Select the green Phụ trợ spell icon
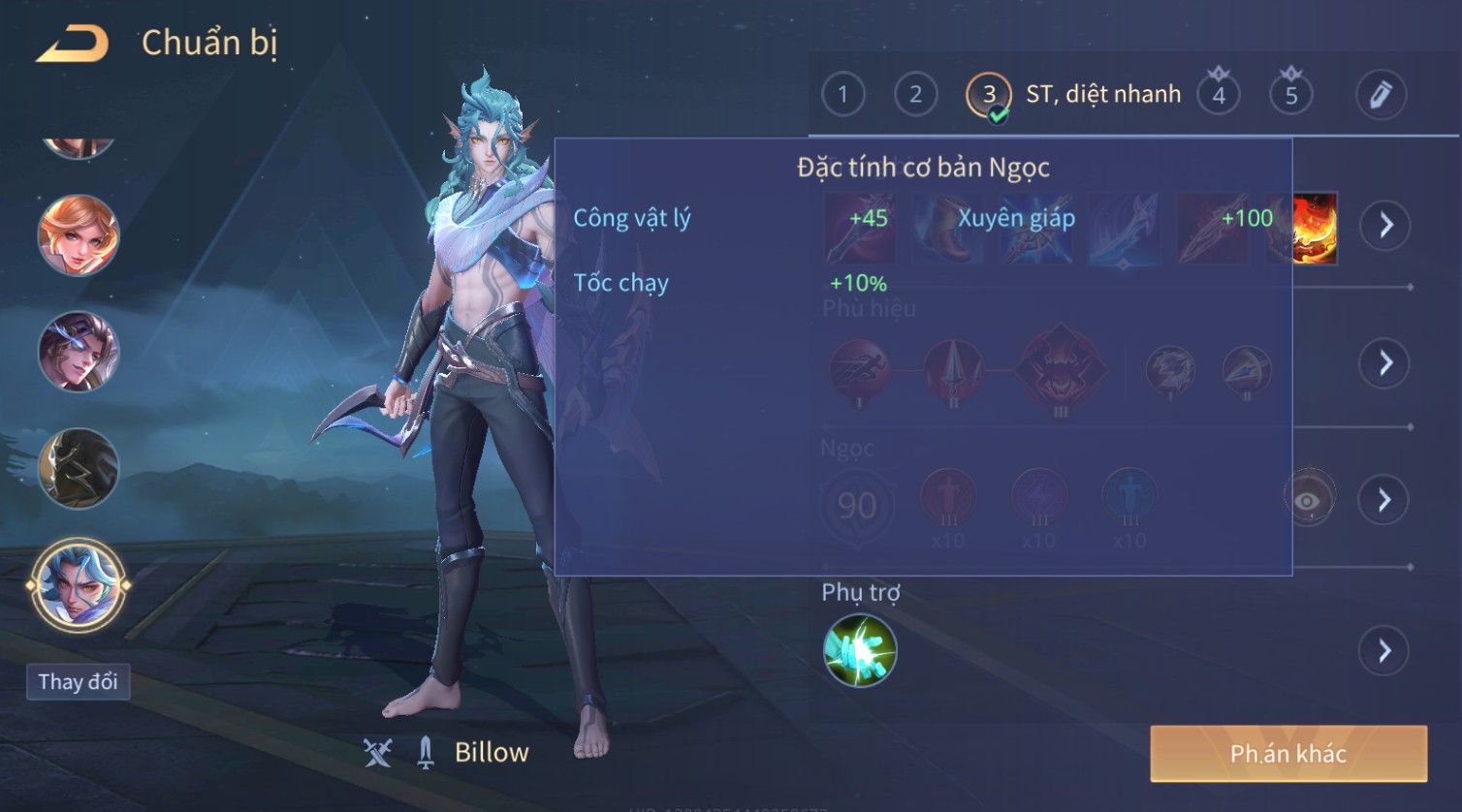Viewport: 1462px width, 812px height. (x=860, y=650)
